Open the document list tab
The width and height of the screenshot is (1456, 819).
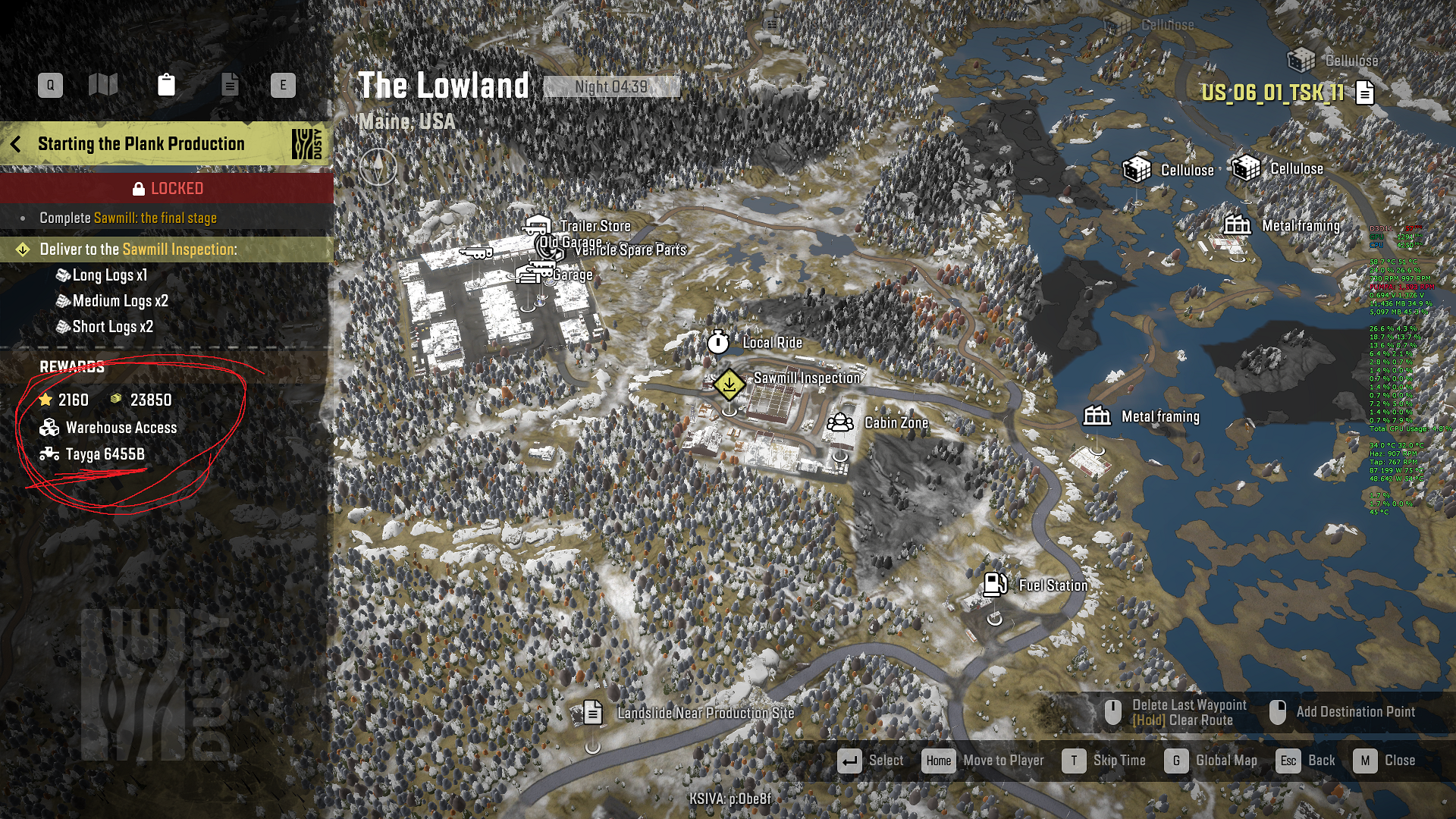click(x=229, y=85)
